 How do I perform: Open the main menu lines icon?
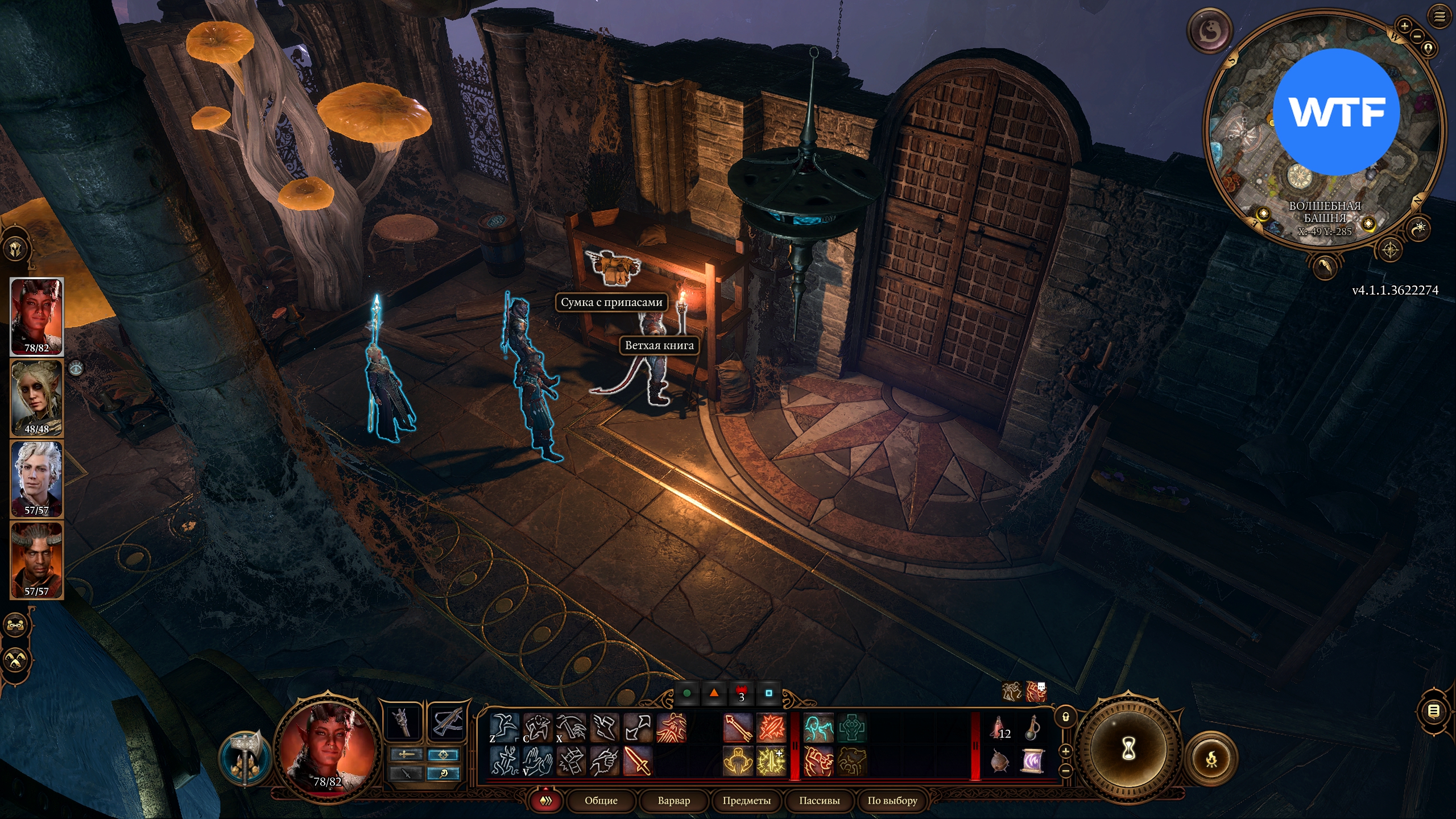pos(1440,16)
